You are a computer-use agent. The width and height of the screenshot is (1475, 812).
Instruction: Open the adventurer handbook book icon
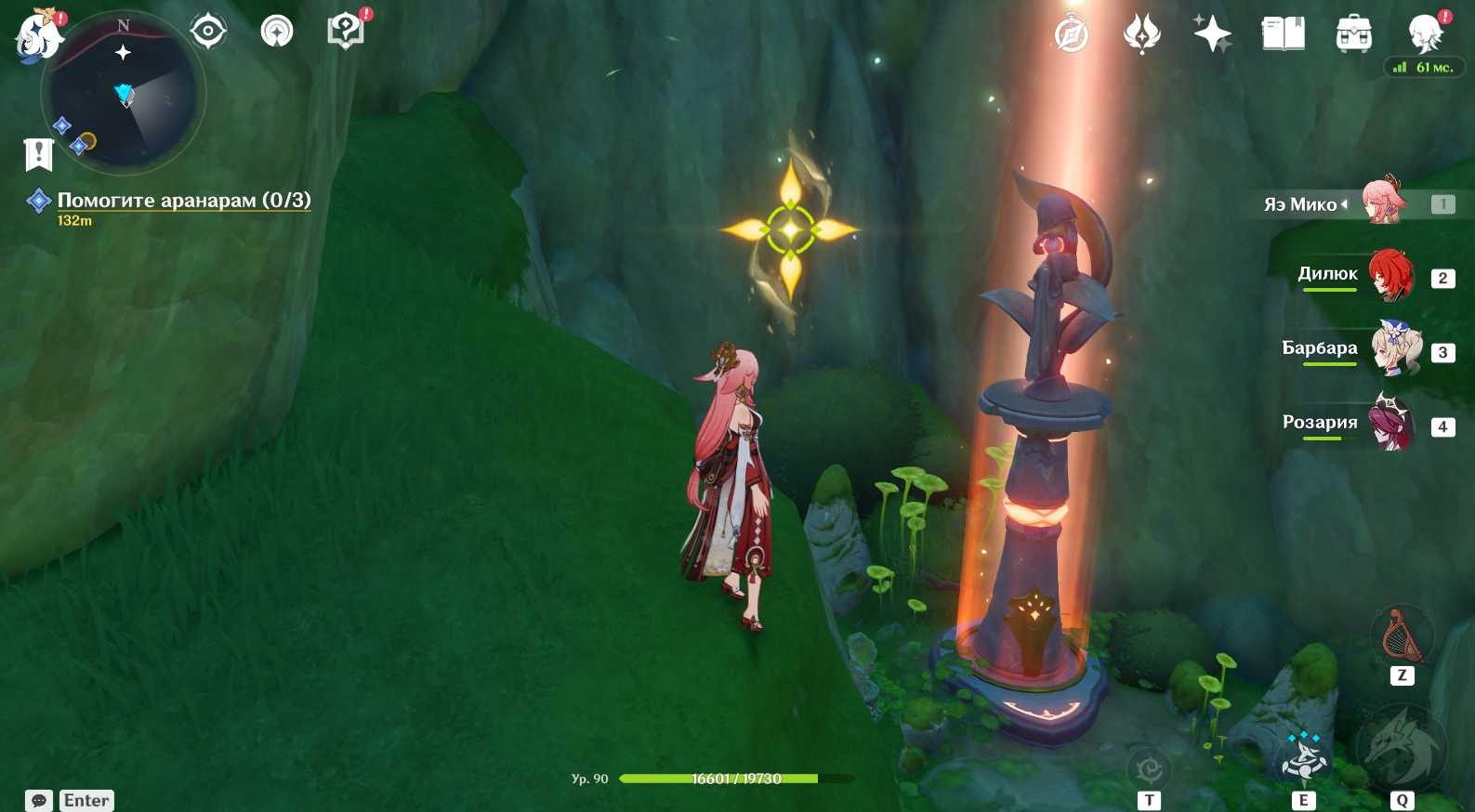(x=1283, y=34)
